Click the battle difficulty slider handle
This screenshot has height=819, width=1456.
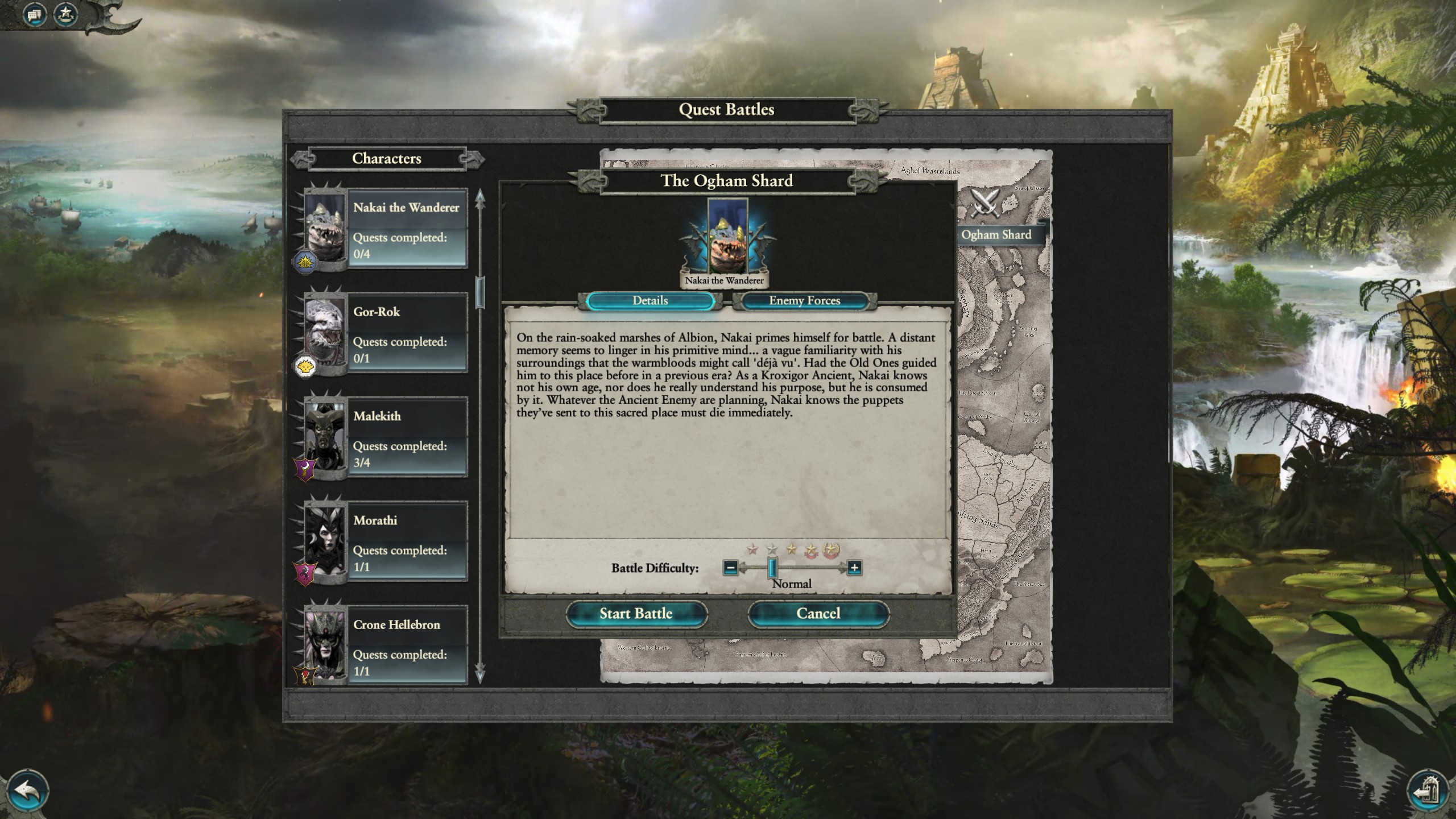pos(772,568)
